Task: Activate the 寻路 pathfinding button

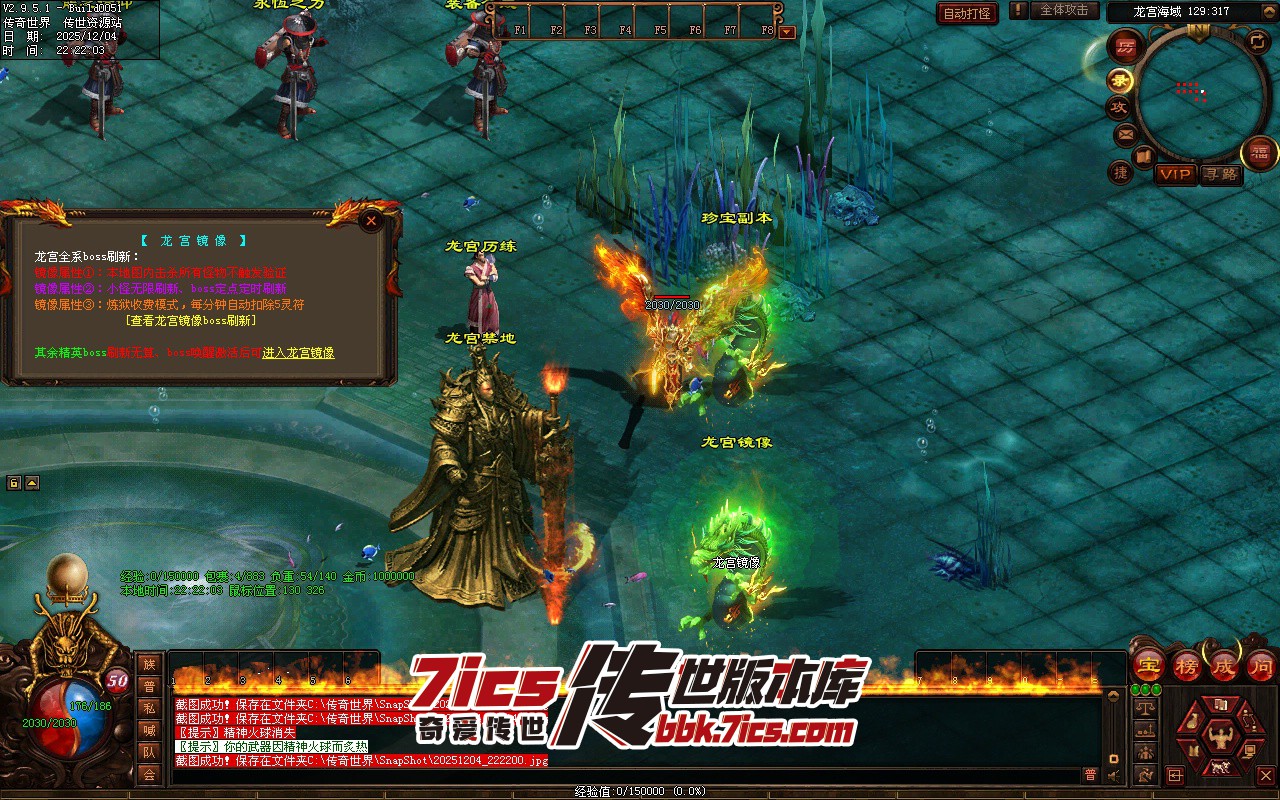Action: (1220, 174)
